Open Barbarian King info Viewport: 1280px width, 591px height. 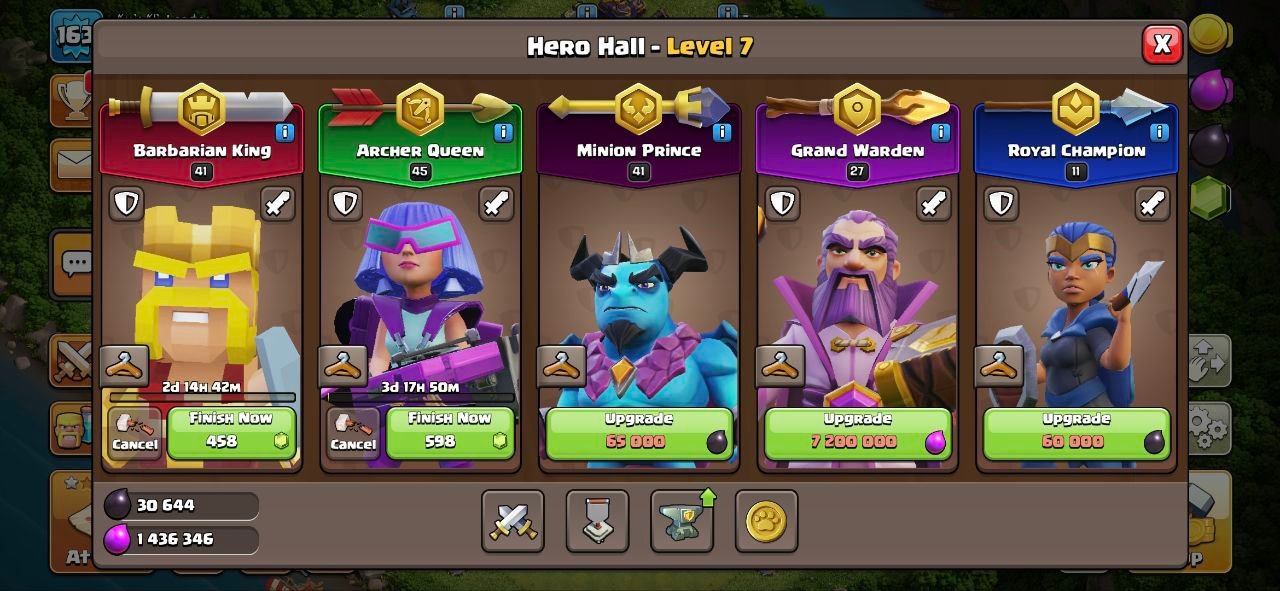click(284, 132)
